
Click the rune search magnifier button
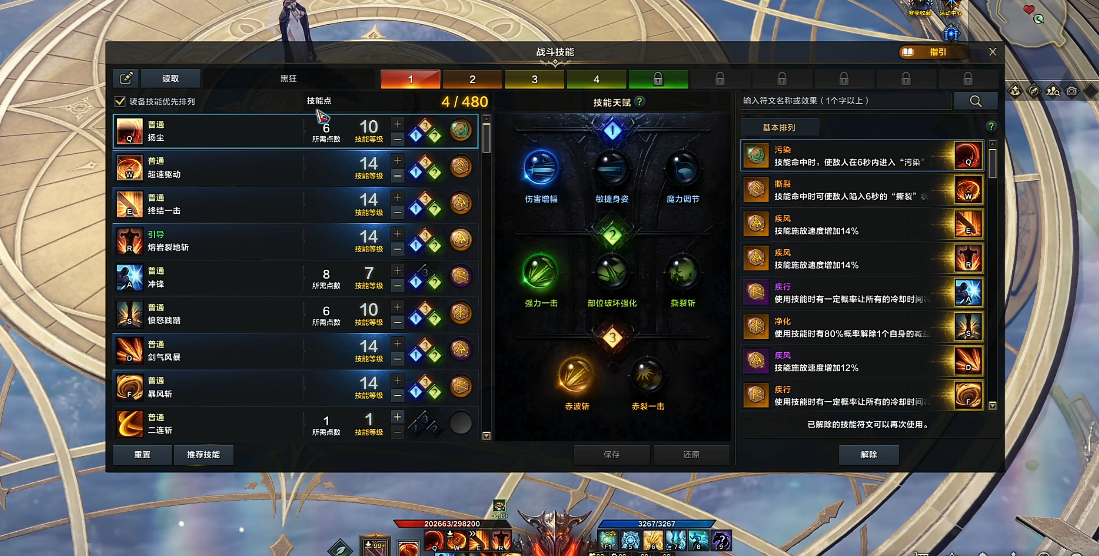coord(975,101)
